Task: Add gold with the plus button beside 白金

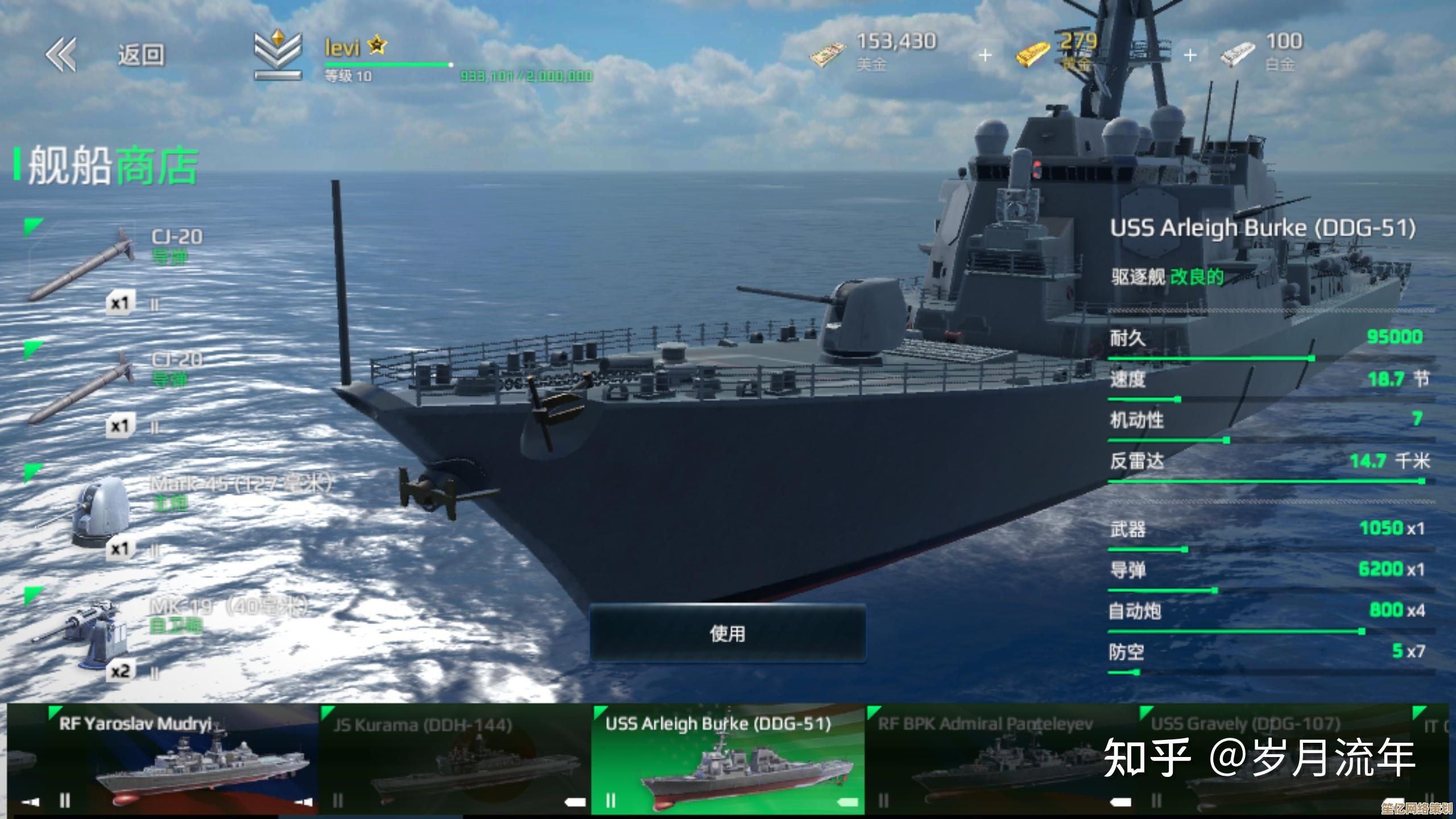Action: (1190, 55)
